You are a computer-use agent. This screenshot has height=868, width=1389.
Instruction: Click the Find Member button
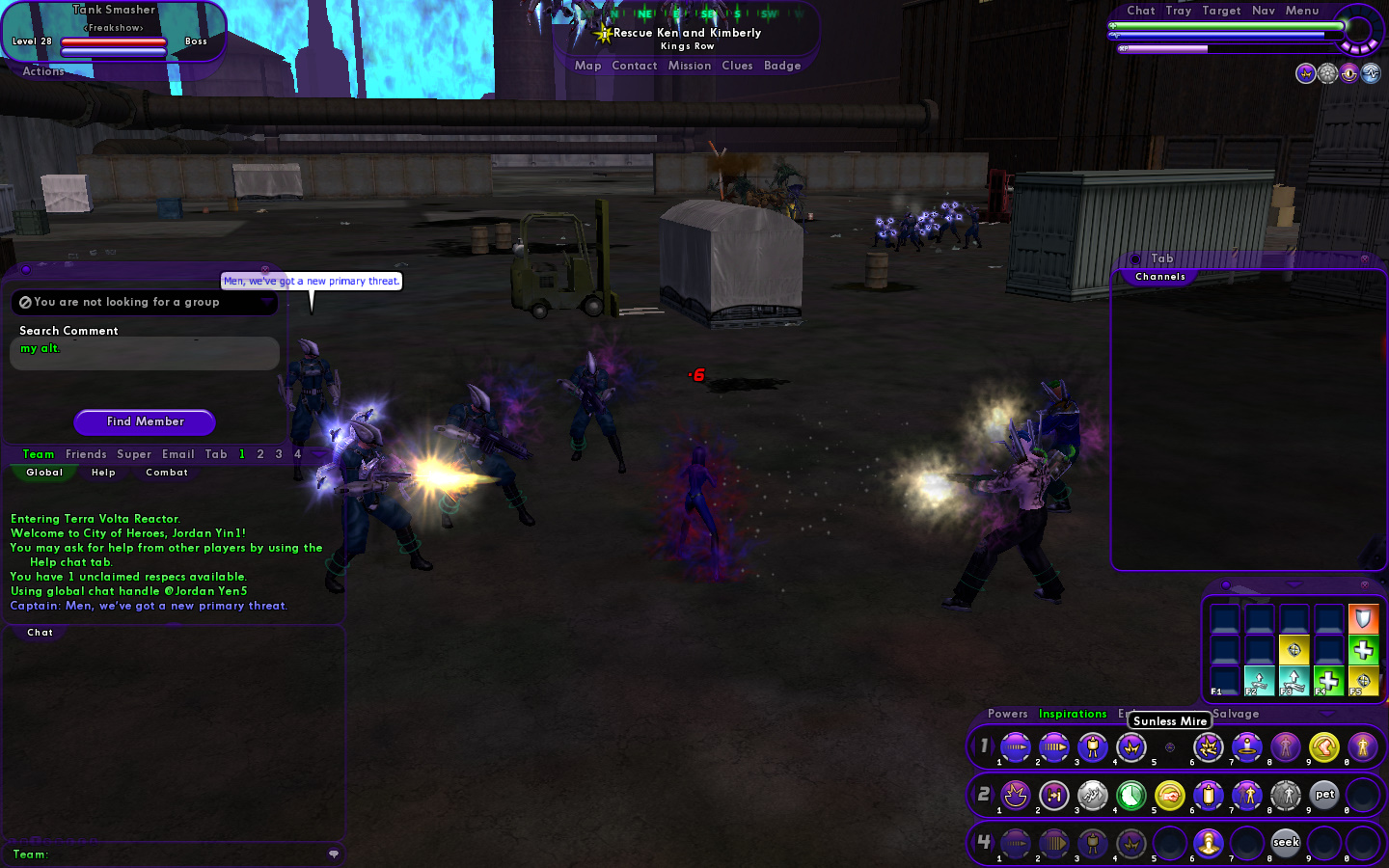coord(145,421)
